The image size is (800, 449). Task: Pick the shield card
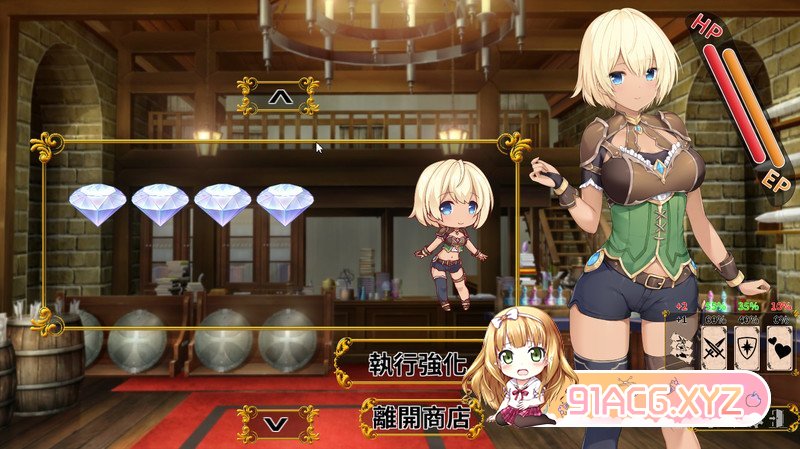[746, 347]
